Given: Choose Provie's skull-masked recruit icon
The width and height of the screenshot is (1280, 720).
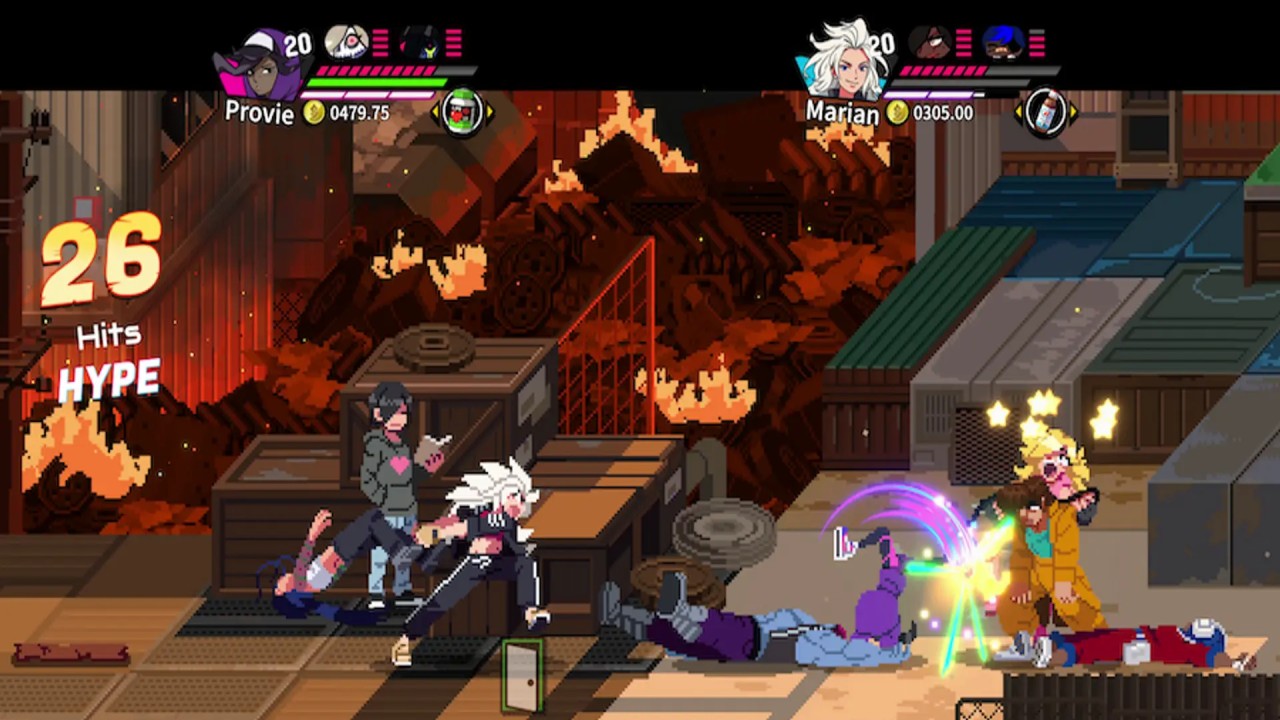Looking at the screenshot, I should (346, 42).
